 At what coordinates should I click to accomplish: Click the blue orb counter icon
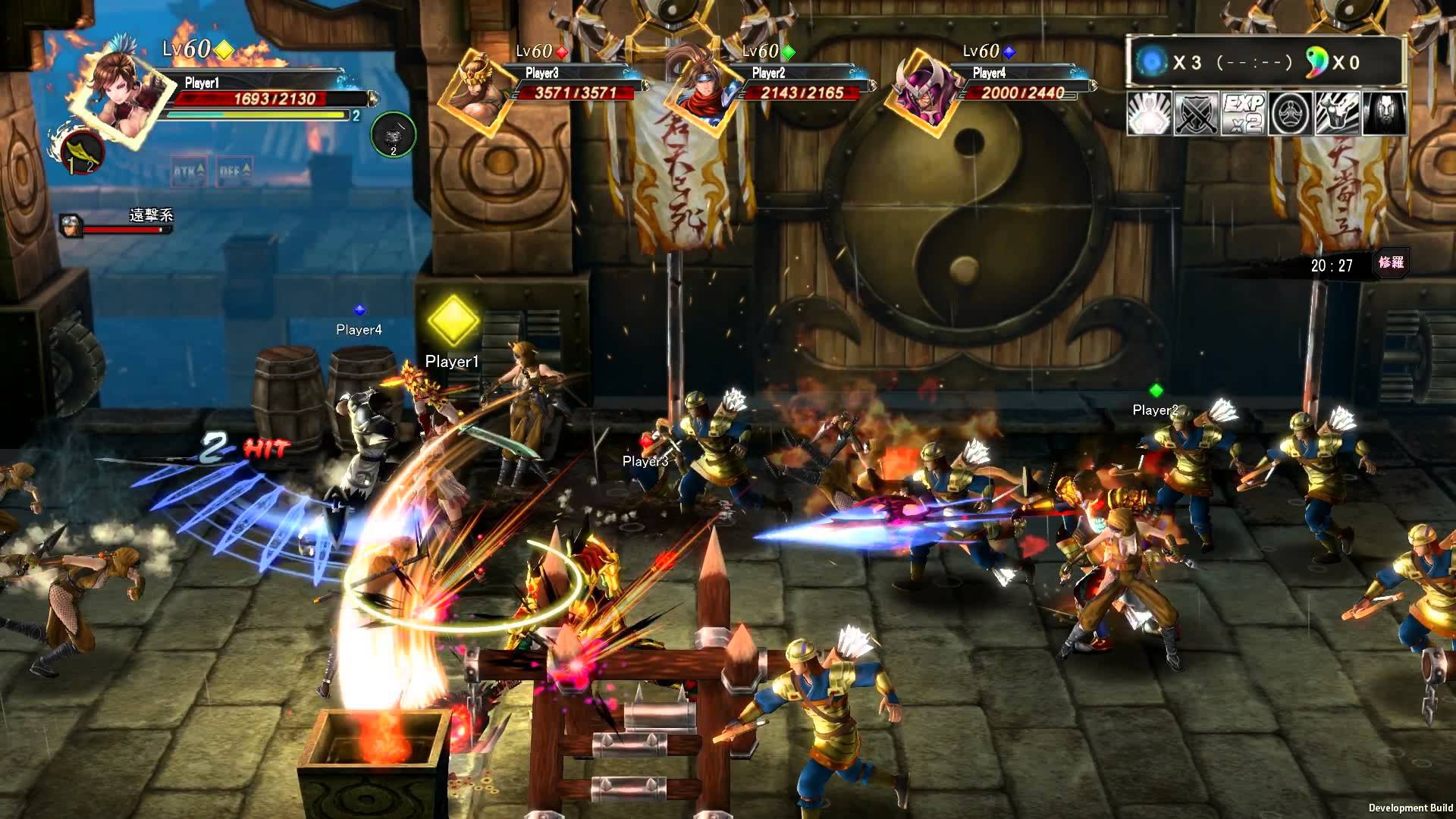(x=1150, y=62)
